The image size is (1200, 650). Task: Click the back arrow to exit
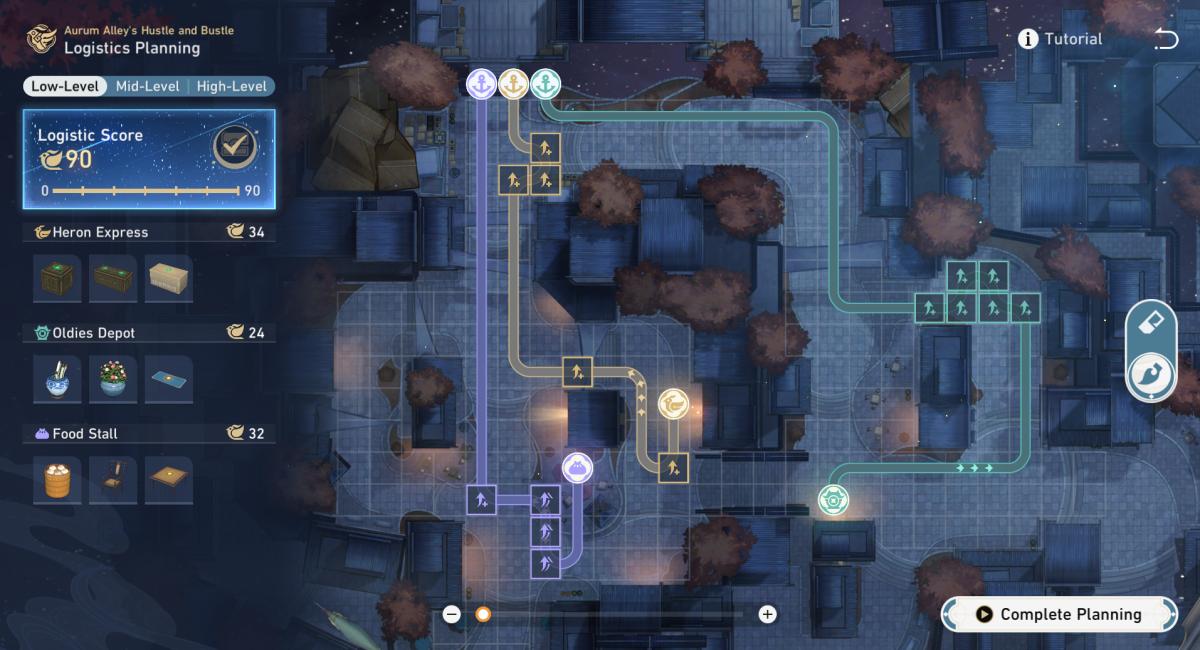[1165, 39]
